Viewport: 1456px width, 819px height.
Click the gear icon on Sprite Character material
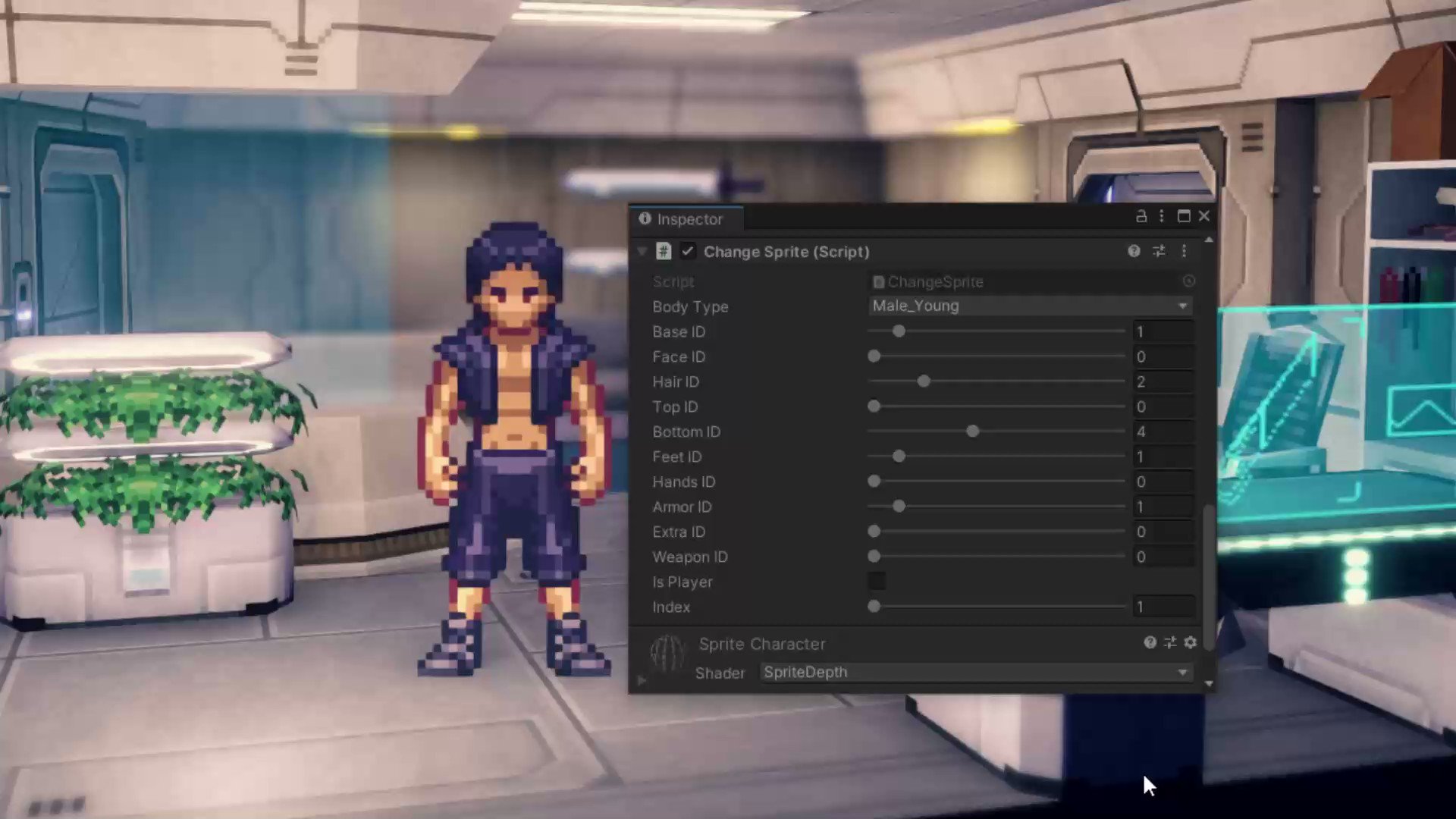(x=1190, y=643)
